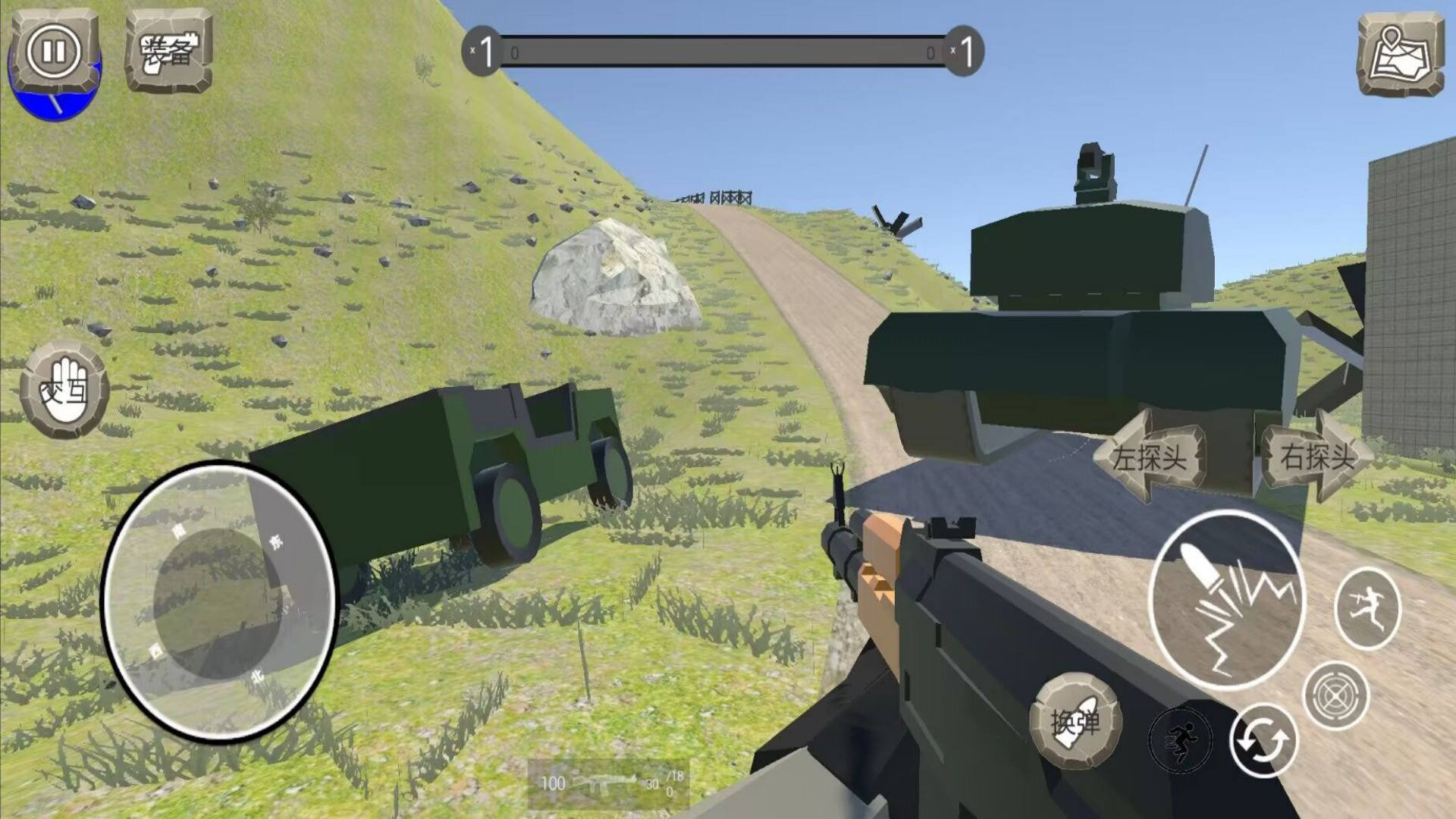Reload using the 换弹 button
1456x819 pixels.
coord(1075,720)
